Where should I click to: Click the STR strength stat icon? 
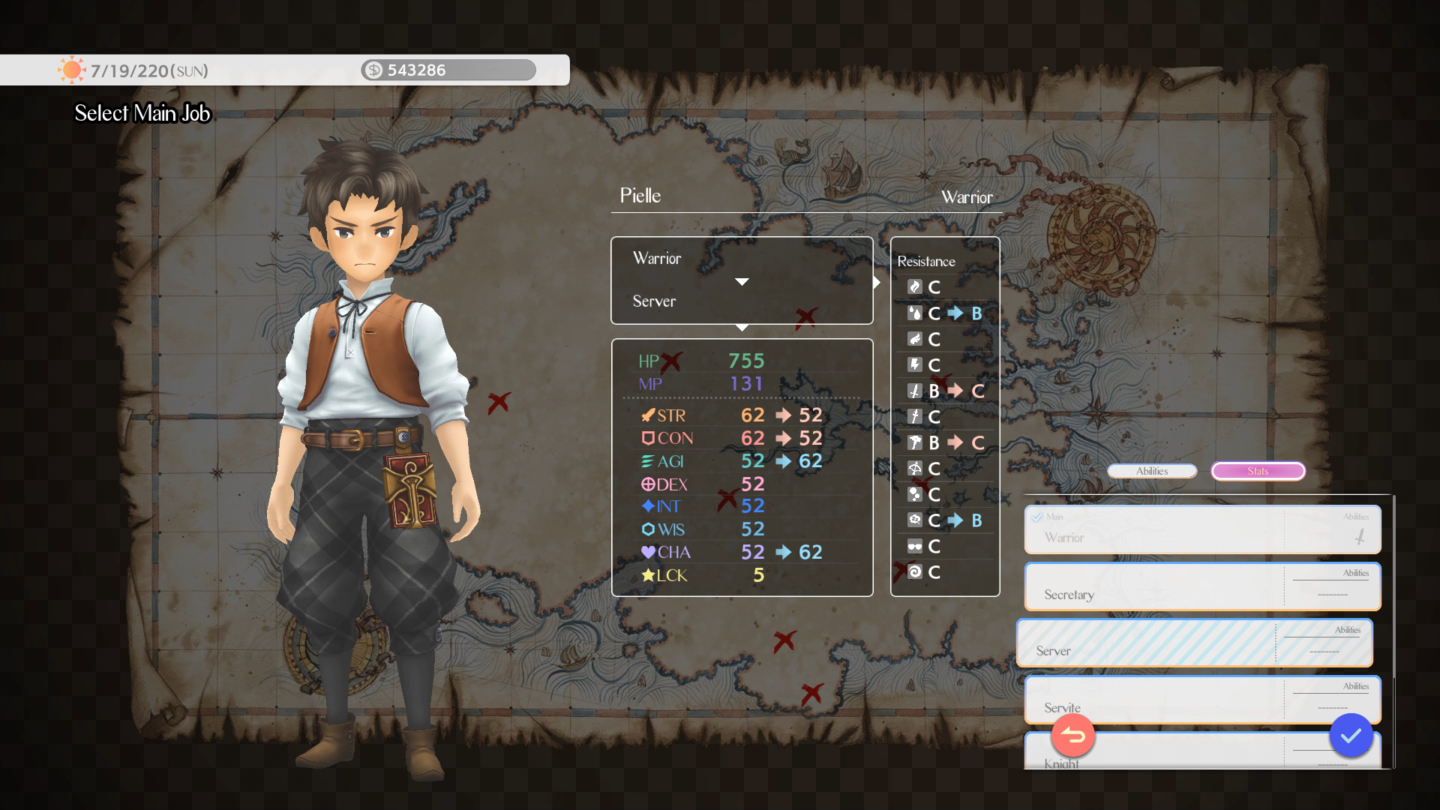point(650,415)
